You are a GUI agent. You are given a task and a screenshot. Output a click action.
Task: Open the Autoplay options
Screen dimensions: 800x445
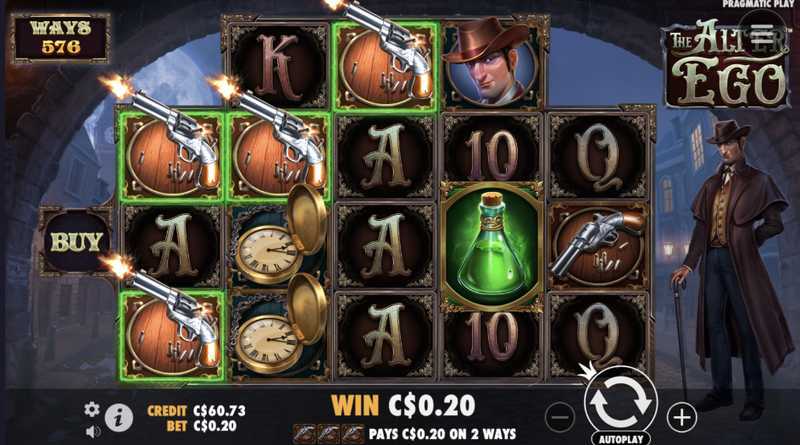(620, 438)
